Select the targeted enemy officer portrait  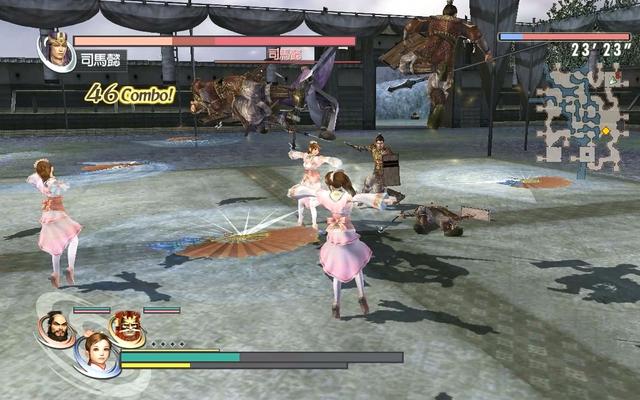pyautogui.click(x=56, y=51)
